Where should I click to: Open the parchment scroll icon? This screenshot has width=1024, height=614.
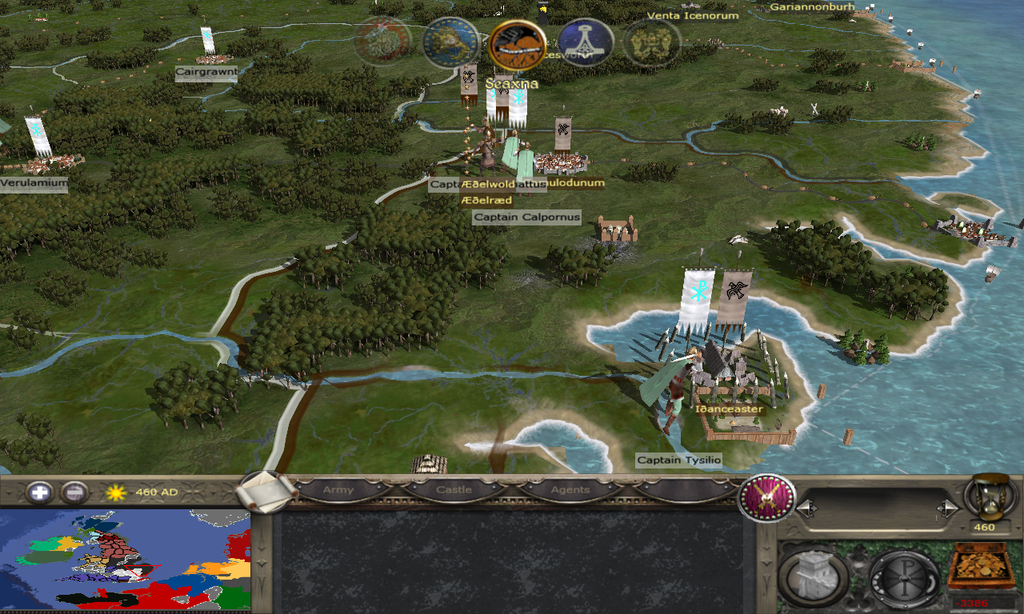tap(267, 490)
